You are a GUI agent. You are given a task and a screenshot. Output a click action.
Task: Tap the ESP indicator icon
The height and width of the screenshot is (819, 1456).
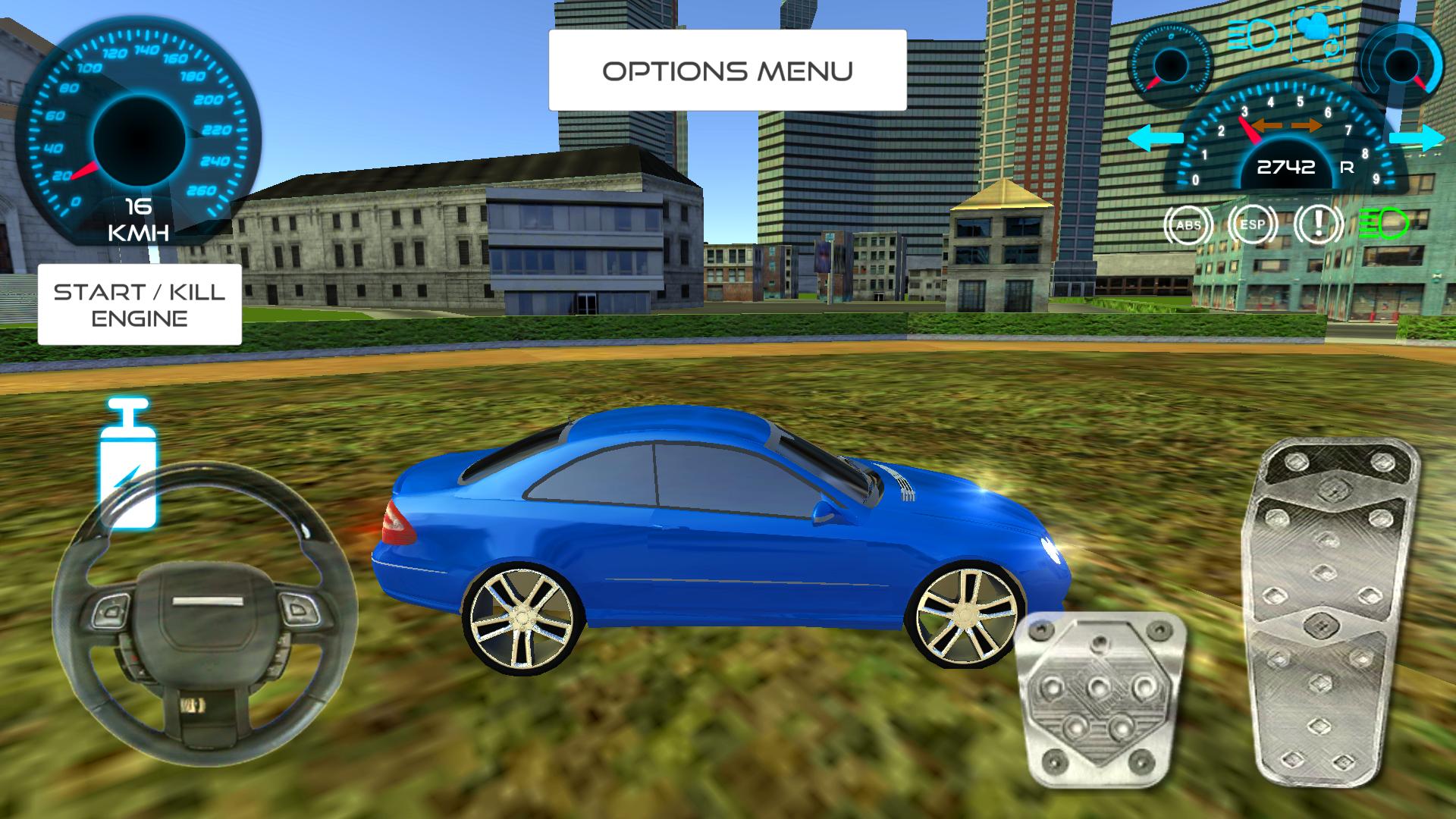[1254, 224]
